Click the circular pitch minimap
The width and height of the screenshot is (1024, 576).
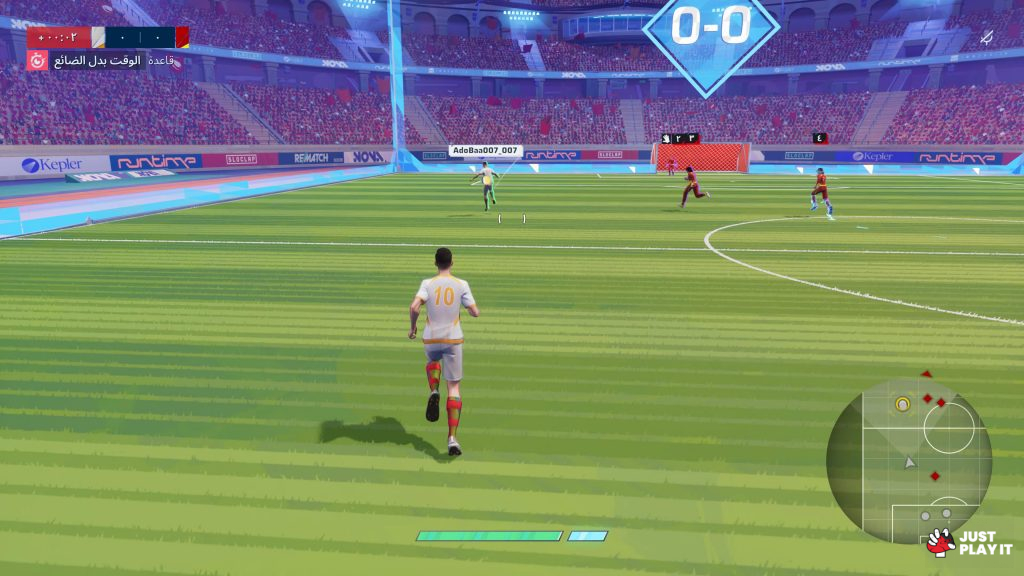pos(908,460)
